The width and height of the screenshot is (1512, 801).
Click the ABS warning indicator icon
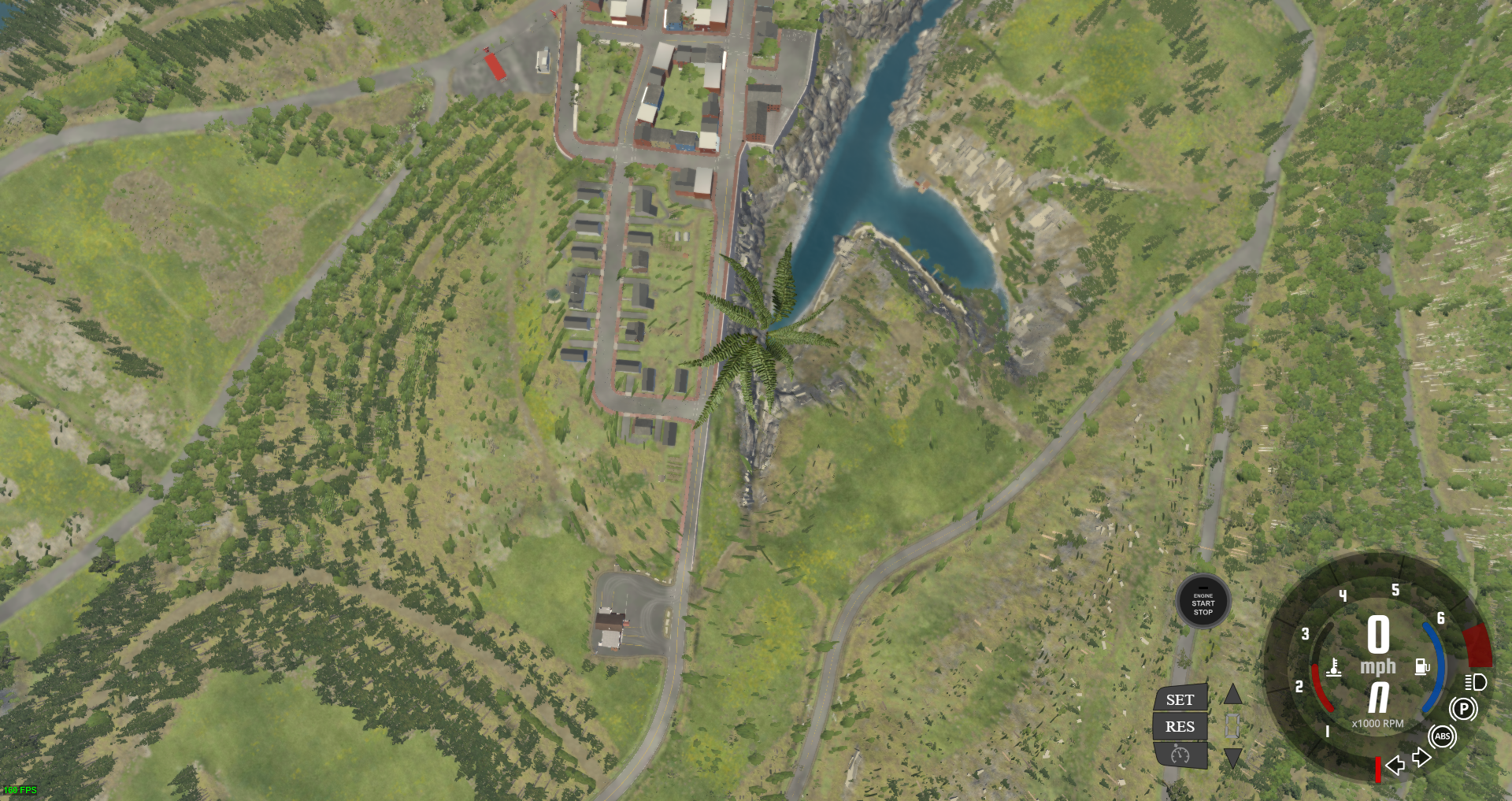(1443, 736)
